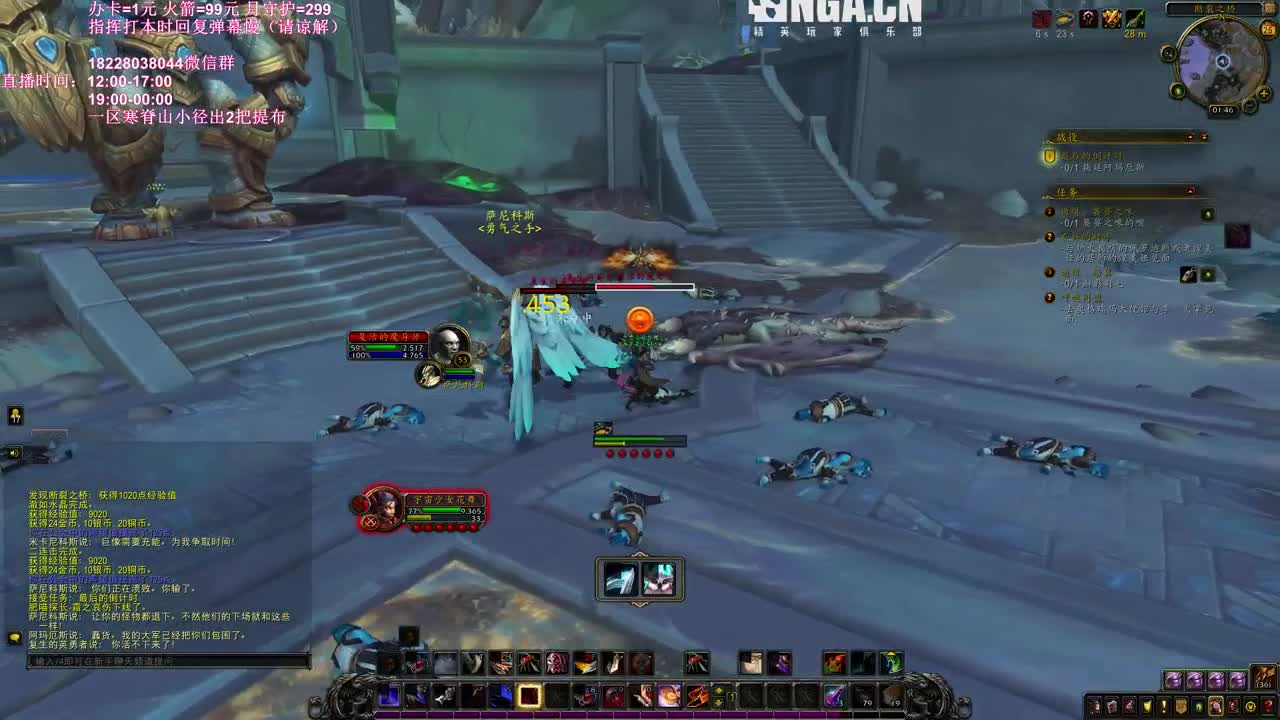Open the character info panel in the micro menu

pos(1095,705)
